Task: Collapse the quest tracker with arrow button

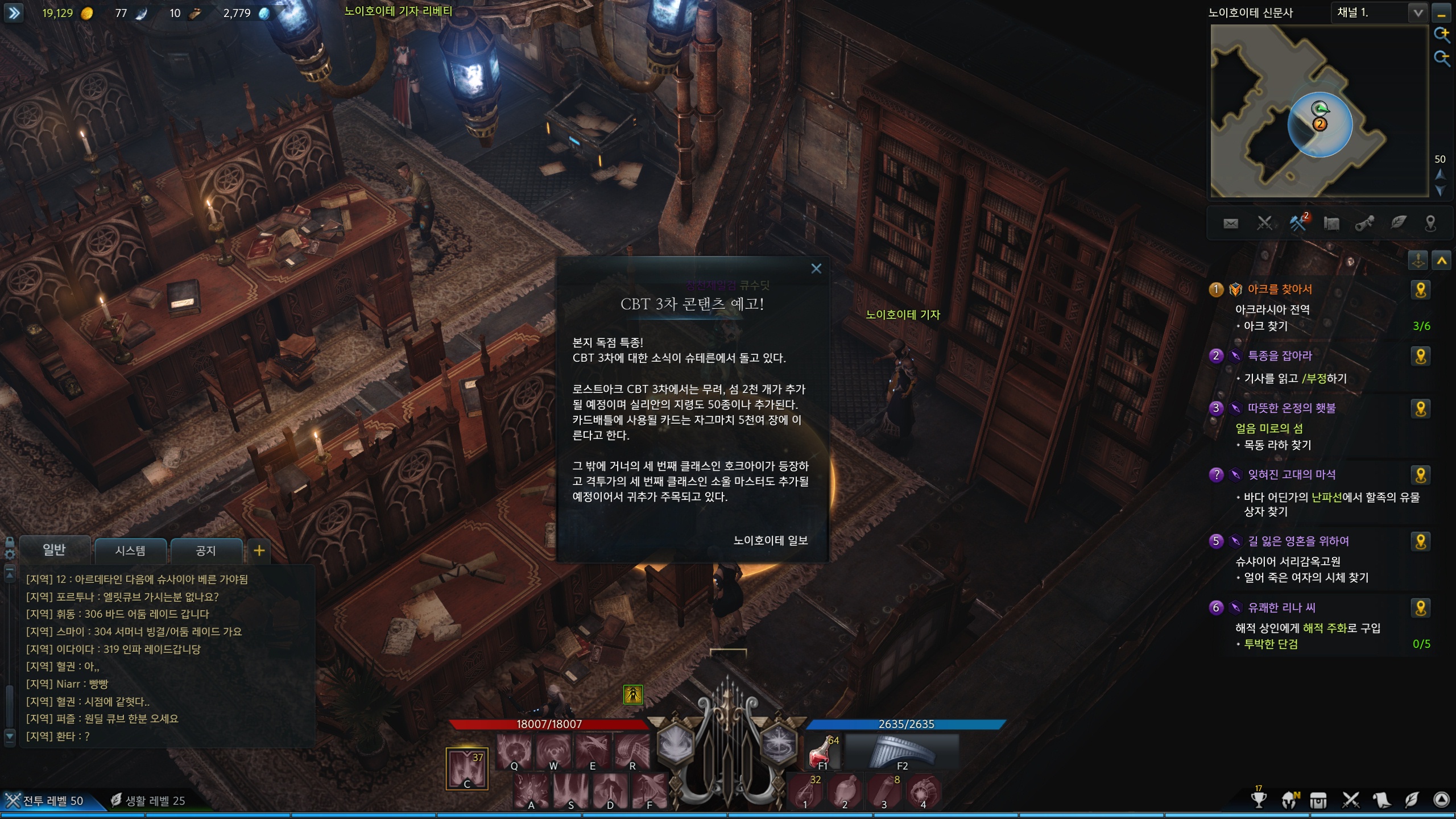Action: [1442, 261]
